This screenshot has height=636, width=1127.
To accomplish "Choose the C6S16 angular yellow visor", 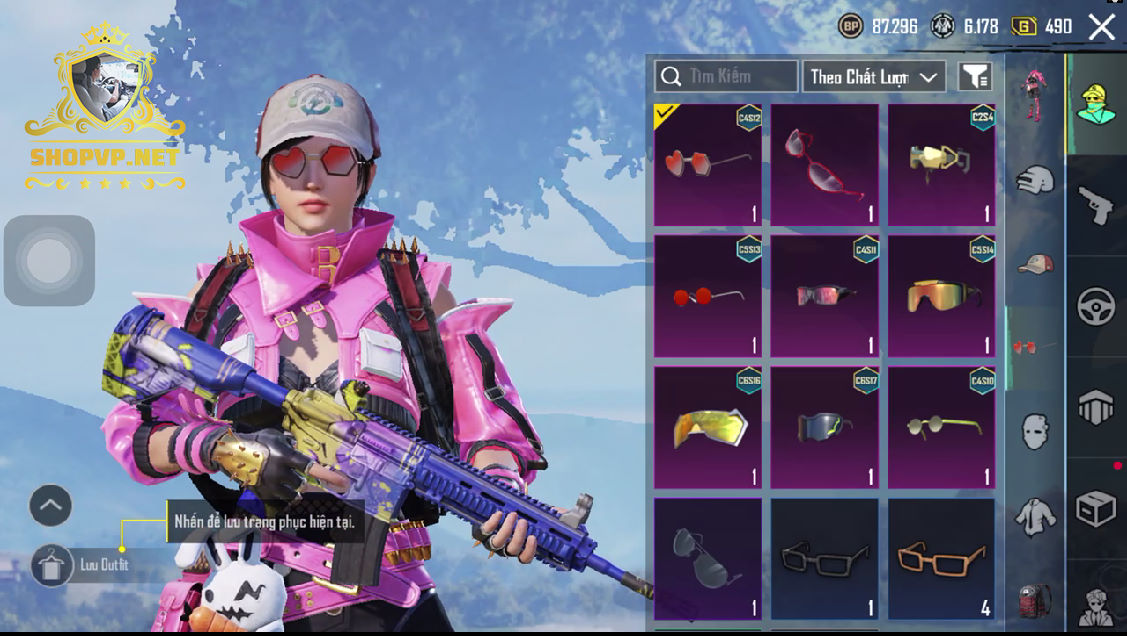I will click(707, 427).
